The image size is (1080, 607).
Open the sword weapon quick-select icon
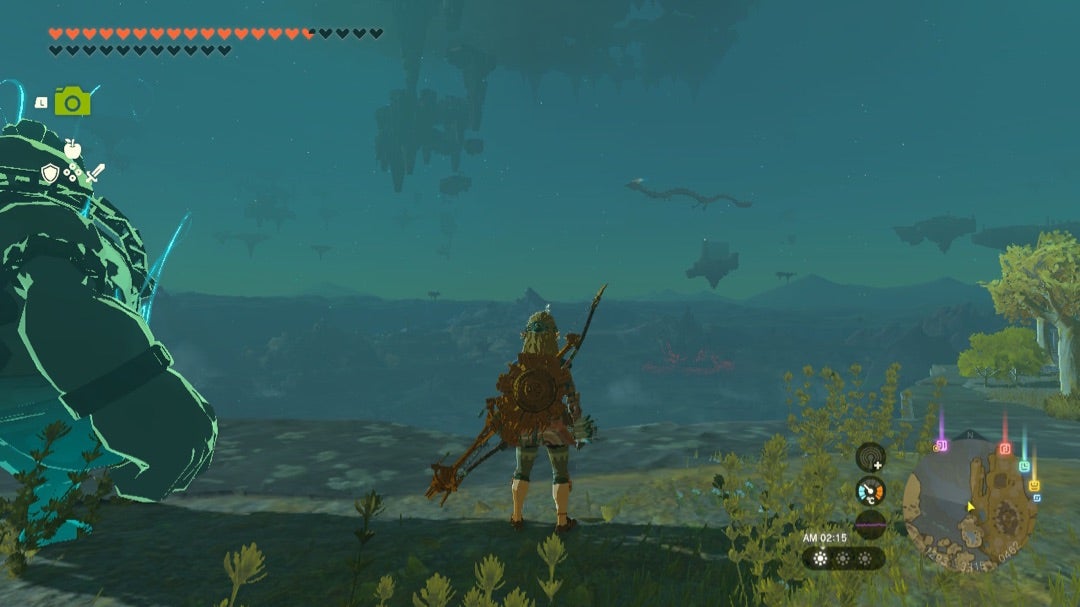click(95, 173)
